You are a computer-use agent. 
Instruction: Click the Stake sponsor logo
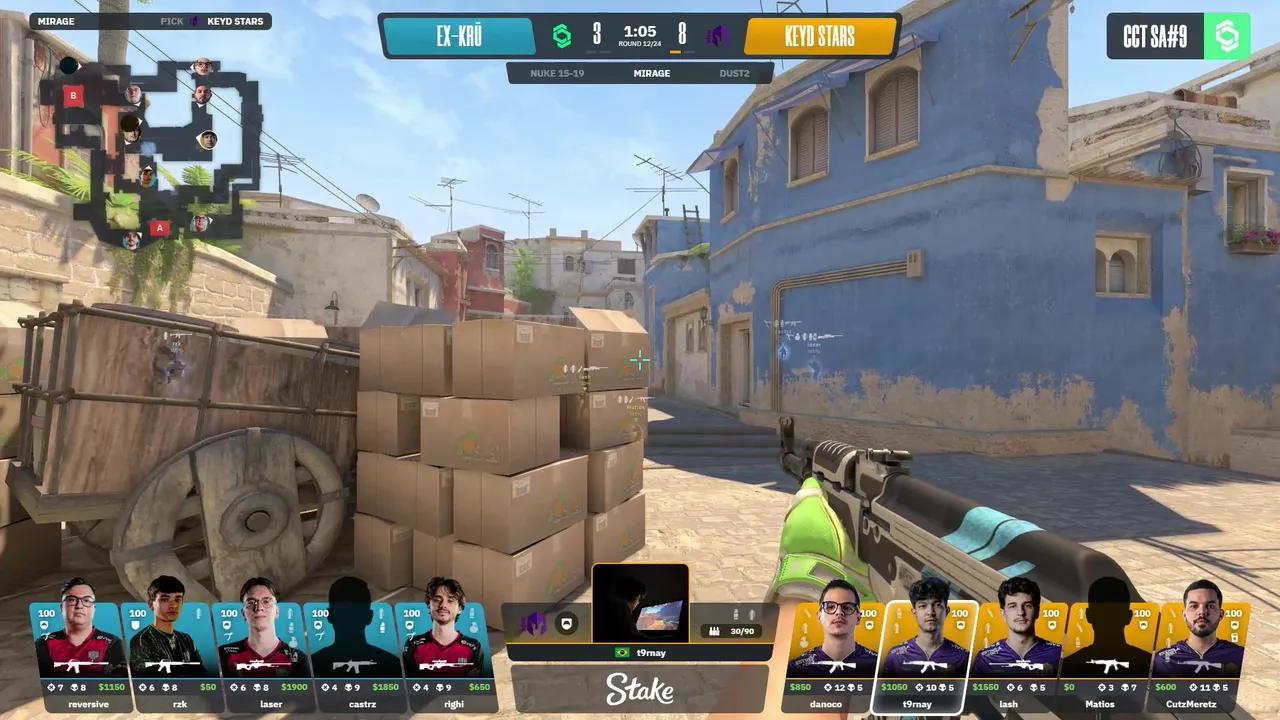[x=640, y=689]
